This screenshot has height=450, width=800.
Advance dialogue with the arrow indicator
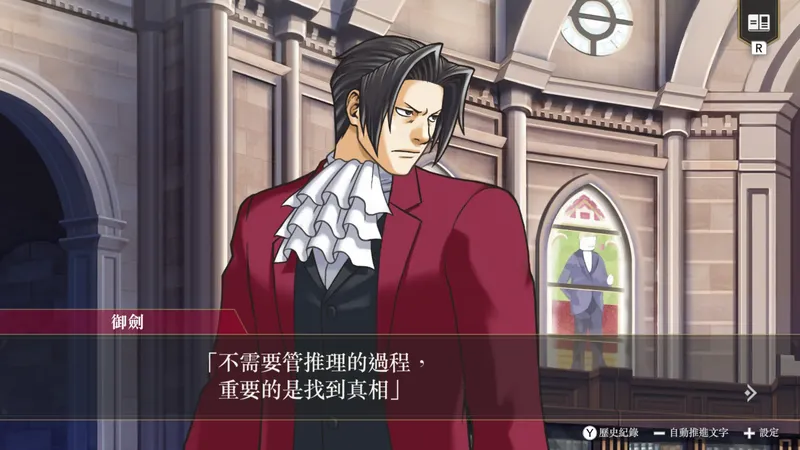(x=750, y=393)
